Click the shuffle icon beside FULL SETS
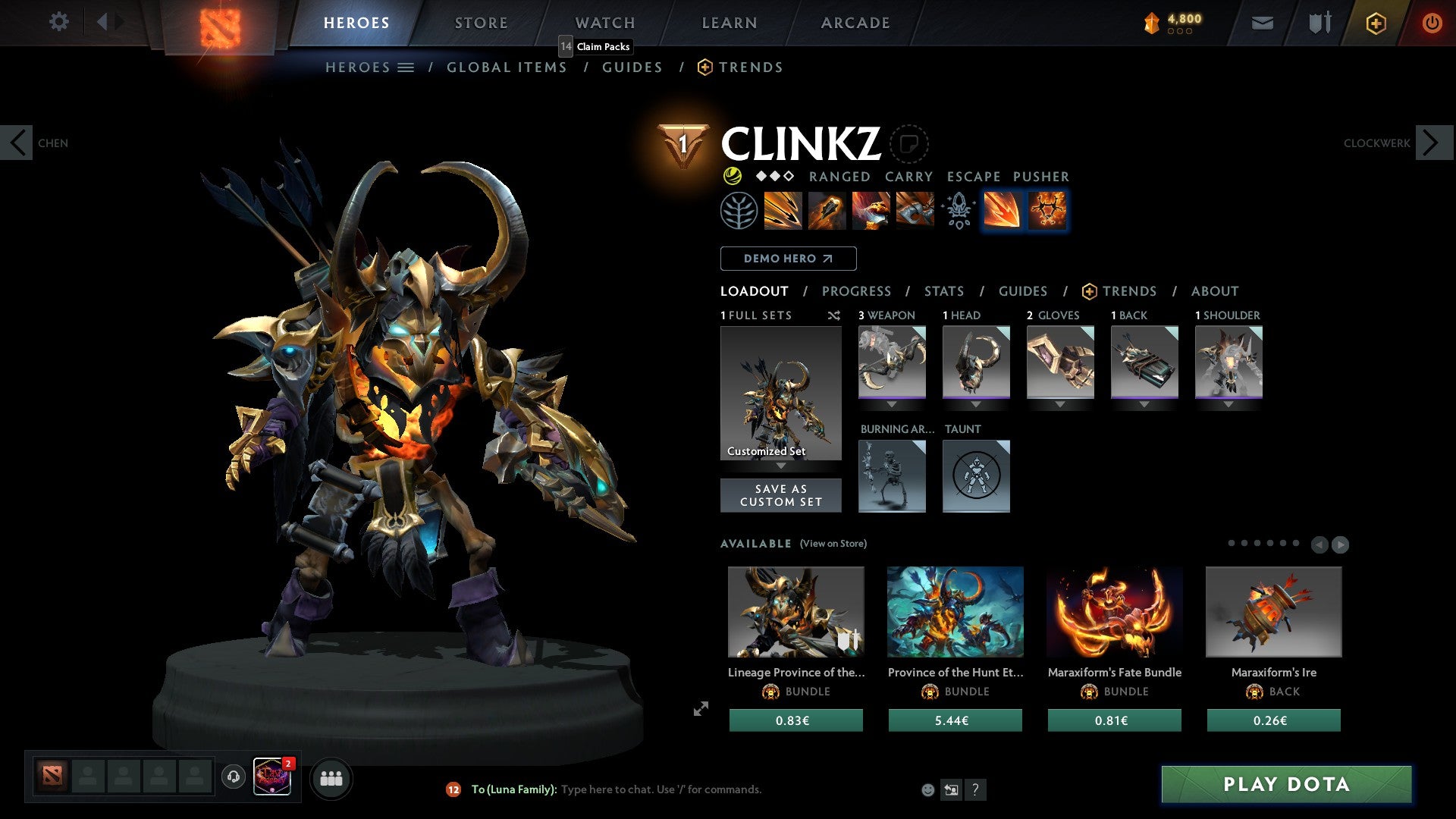 coord(833,315)
